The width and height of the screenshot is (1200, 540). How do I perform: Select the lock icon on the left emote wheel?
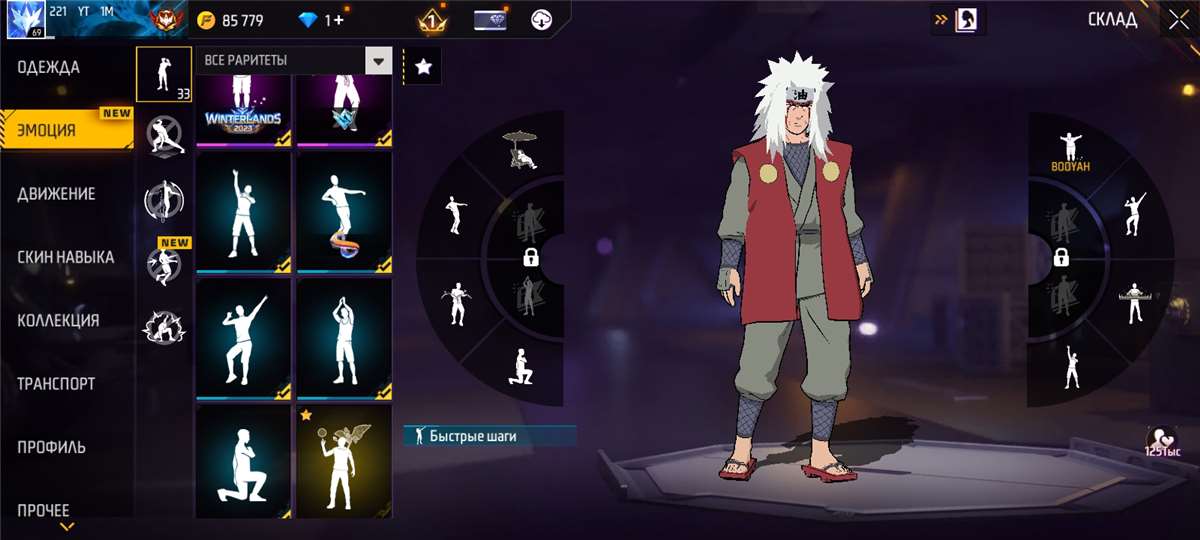[x=531, y=258]
